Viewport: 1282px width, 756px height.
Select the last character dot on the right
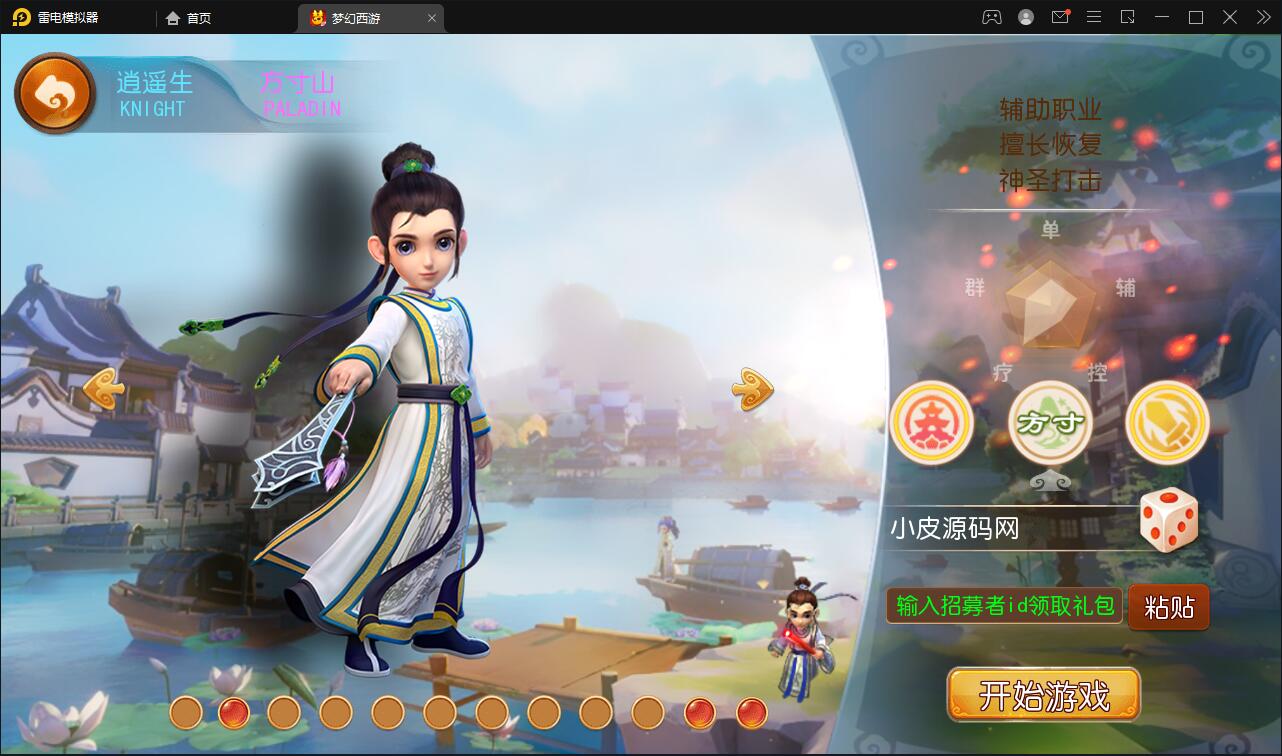click(x=750, y=714)
